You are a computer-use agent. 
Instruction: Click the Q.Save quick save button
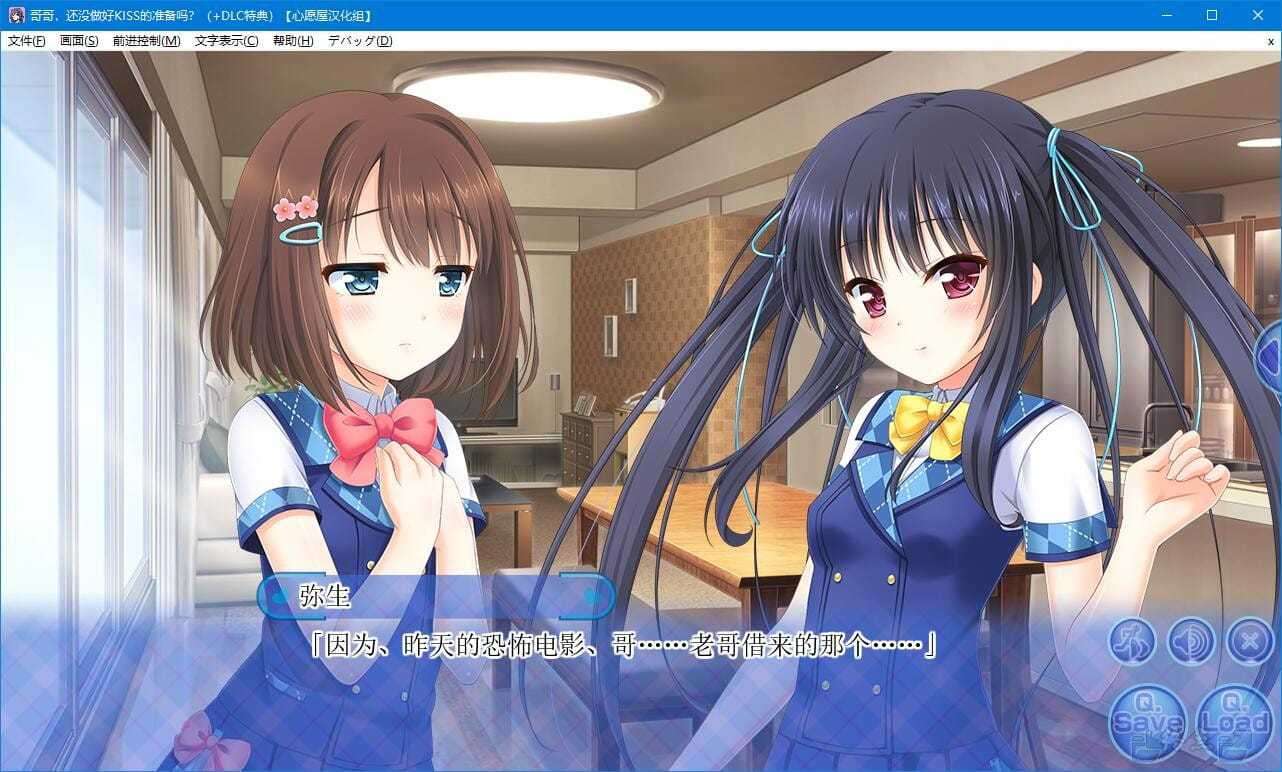click(1146, 718)
